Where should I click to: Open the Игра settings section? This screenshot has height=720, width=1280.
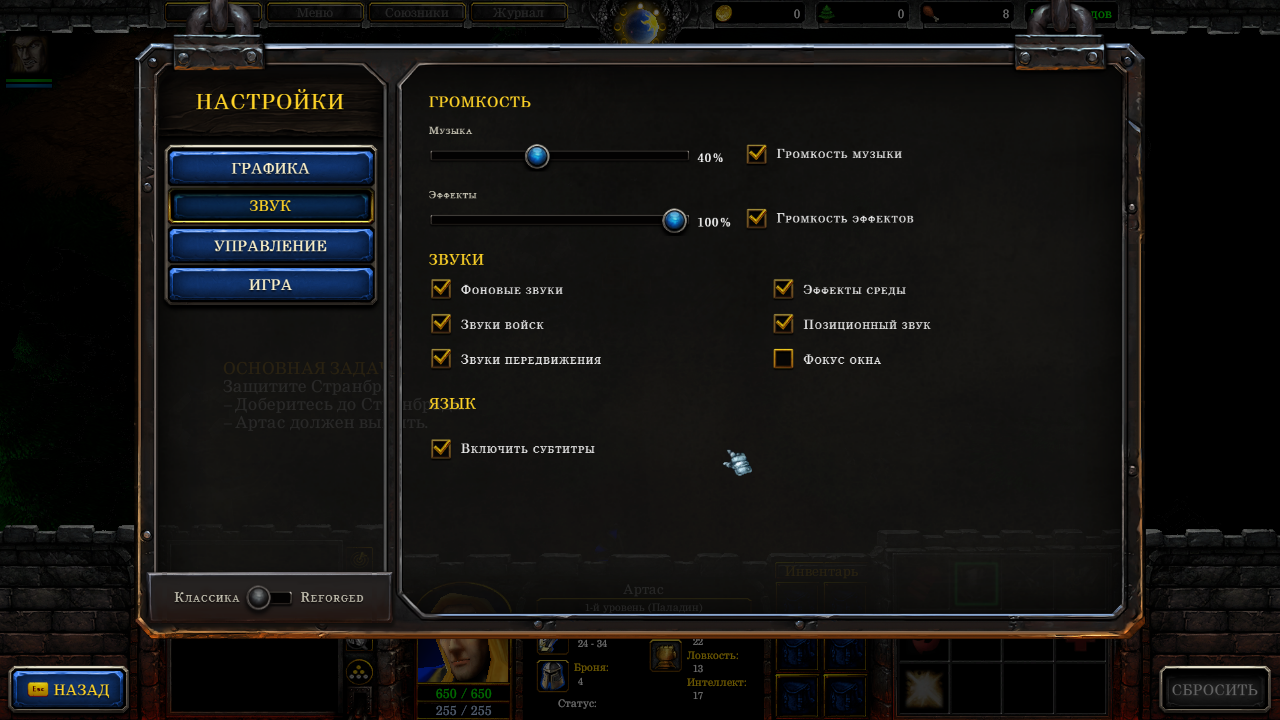(x=270, y=285)
